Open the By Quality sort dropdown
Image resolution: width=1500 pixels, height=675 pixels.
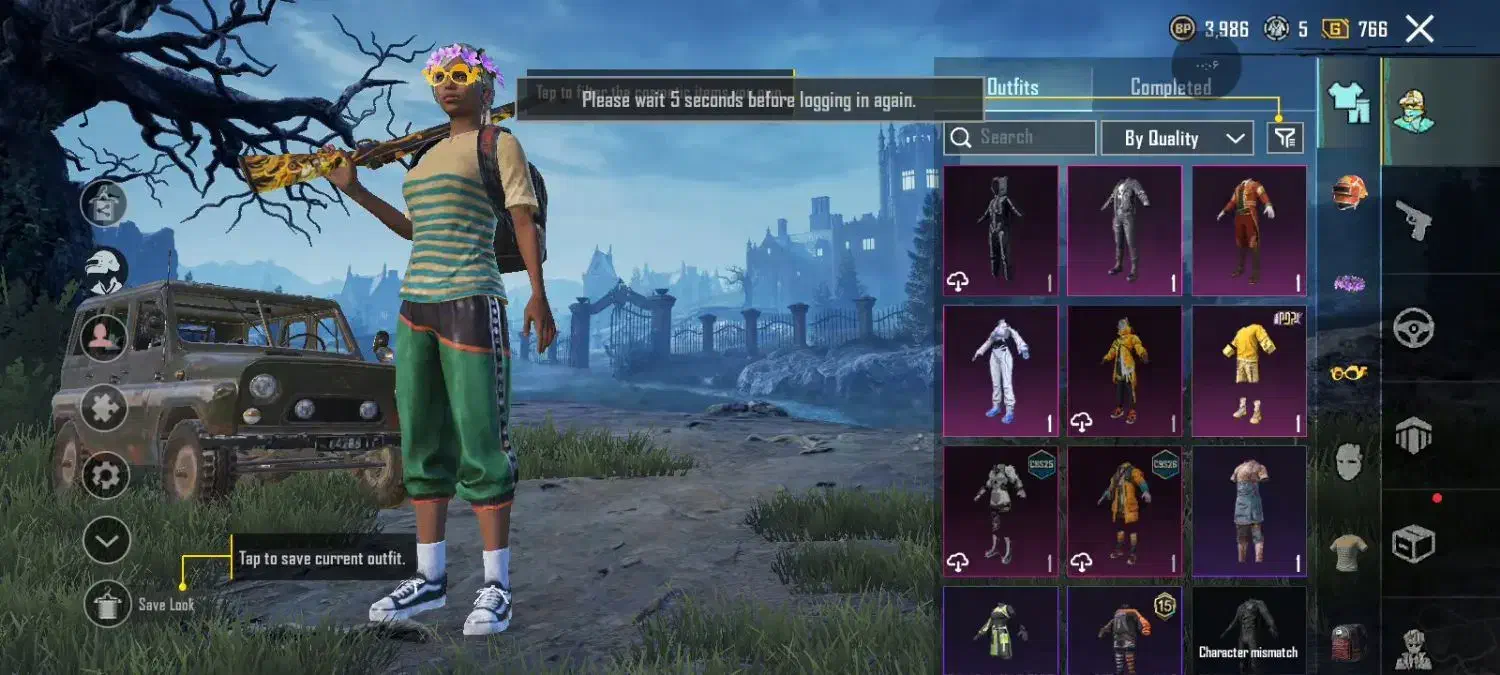(1177, 138)
